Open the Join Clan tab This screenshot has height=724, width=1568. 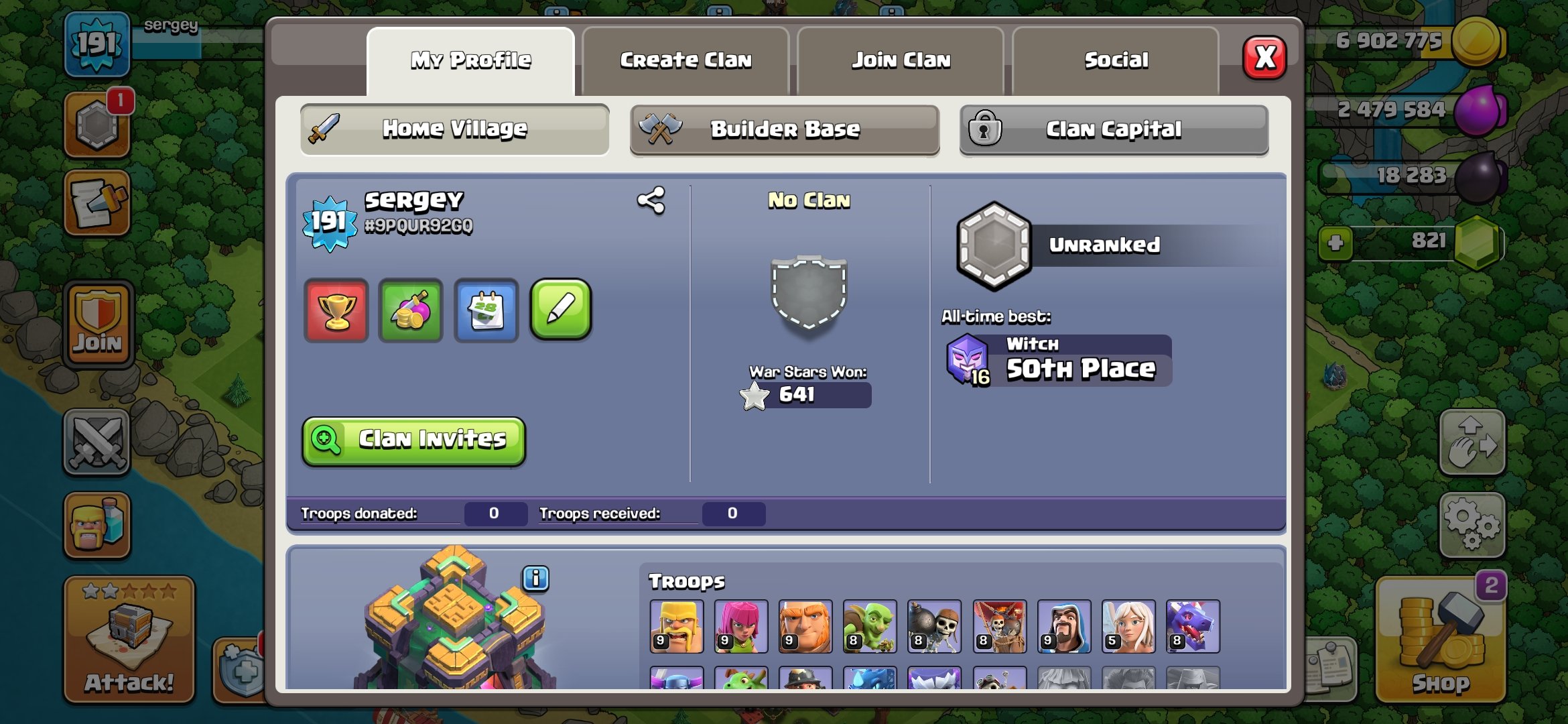click(x=901, y=60)
